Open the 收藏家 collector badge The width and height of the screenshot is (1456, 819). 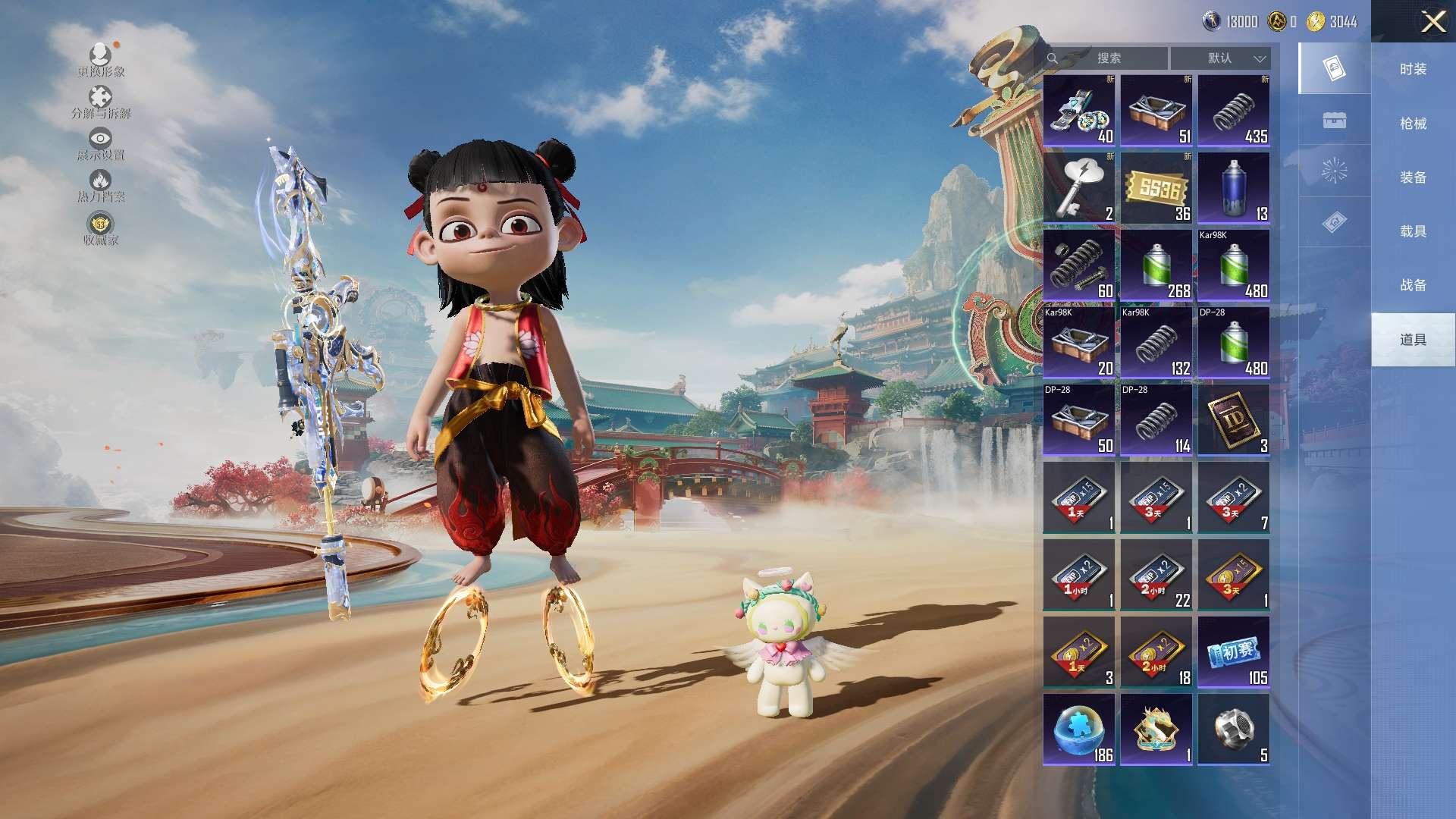[x=100, y=229]
